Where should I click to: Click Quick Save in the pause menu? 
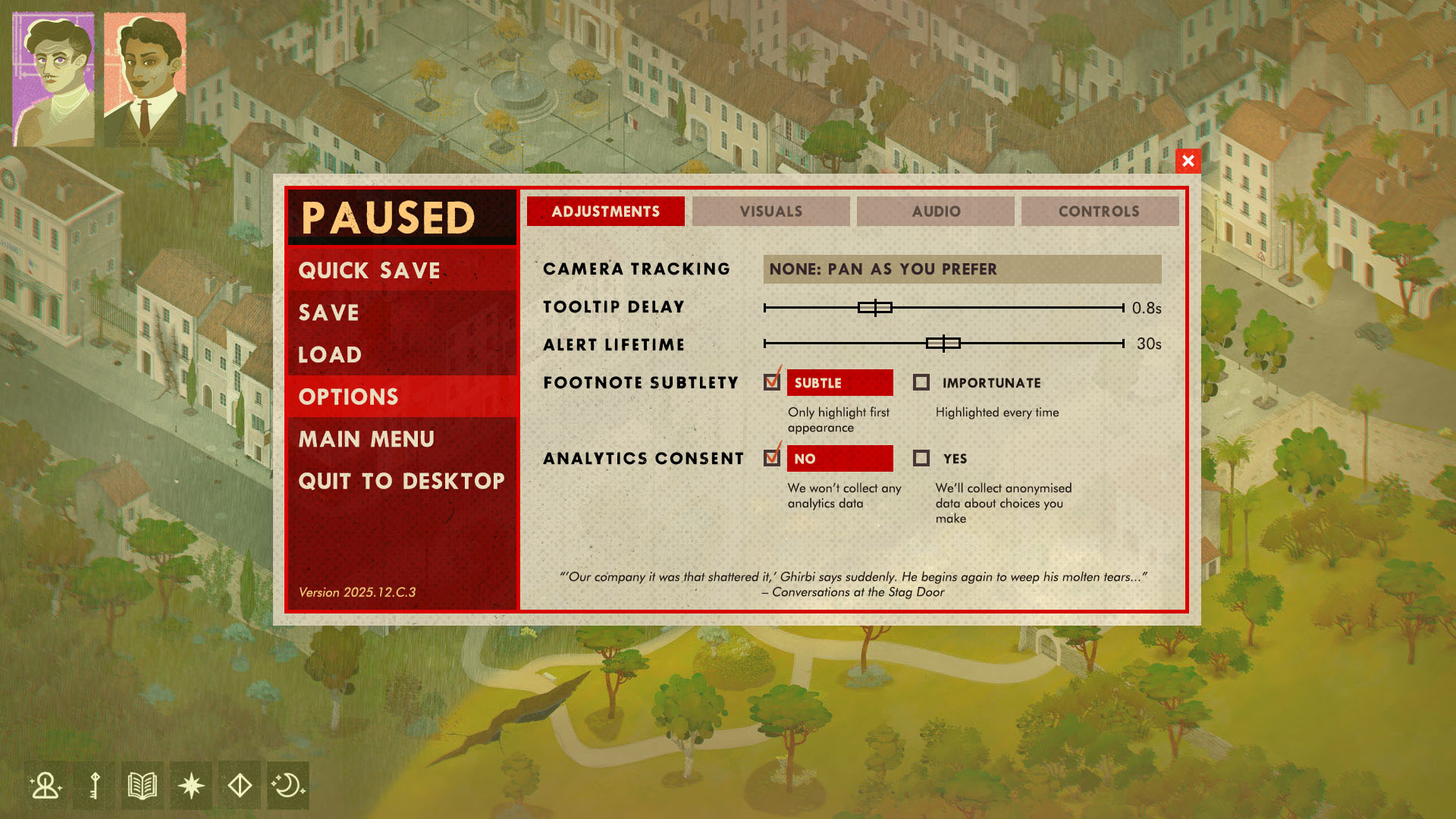[369, 271]
